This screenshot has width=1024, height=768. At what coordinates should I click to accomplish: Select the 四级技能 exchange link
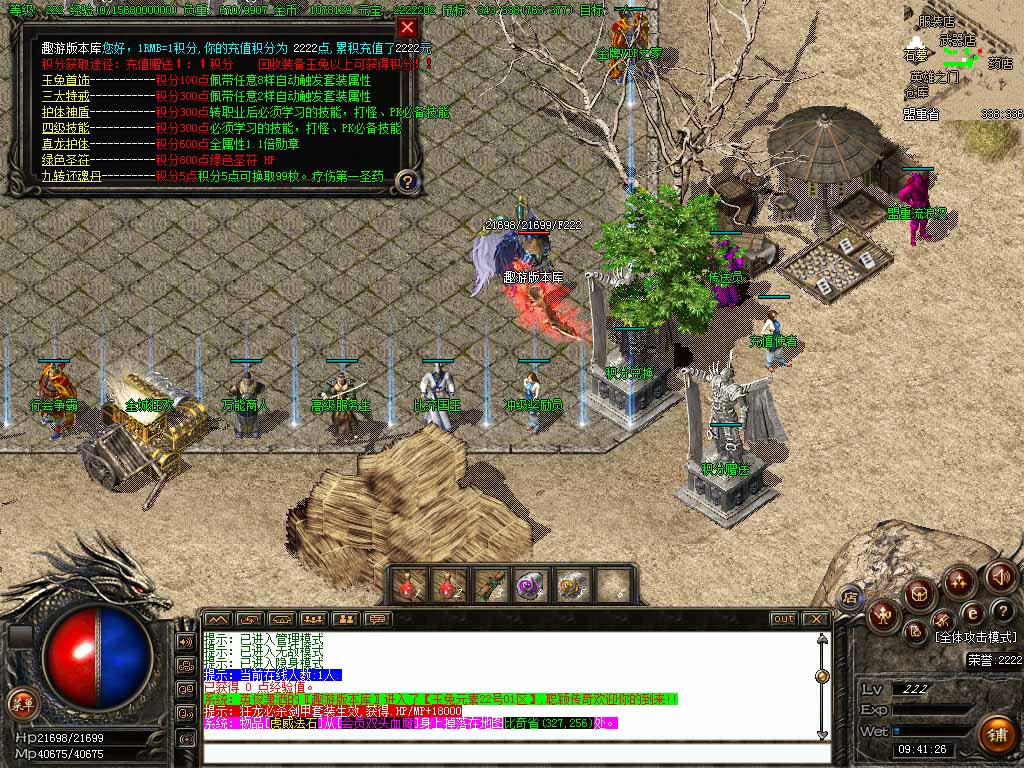coord(66,128)
